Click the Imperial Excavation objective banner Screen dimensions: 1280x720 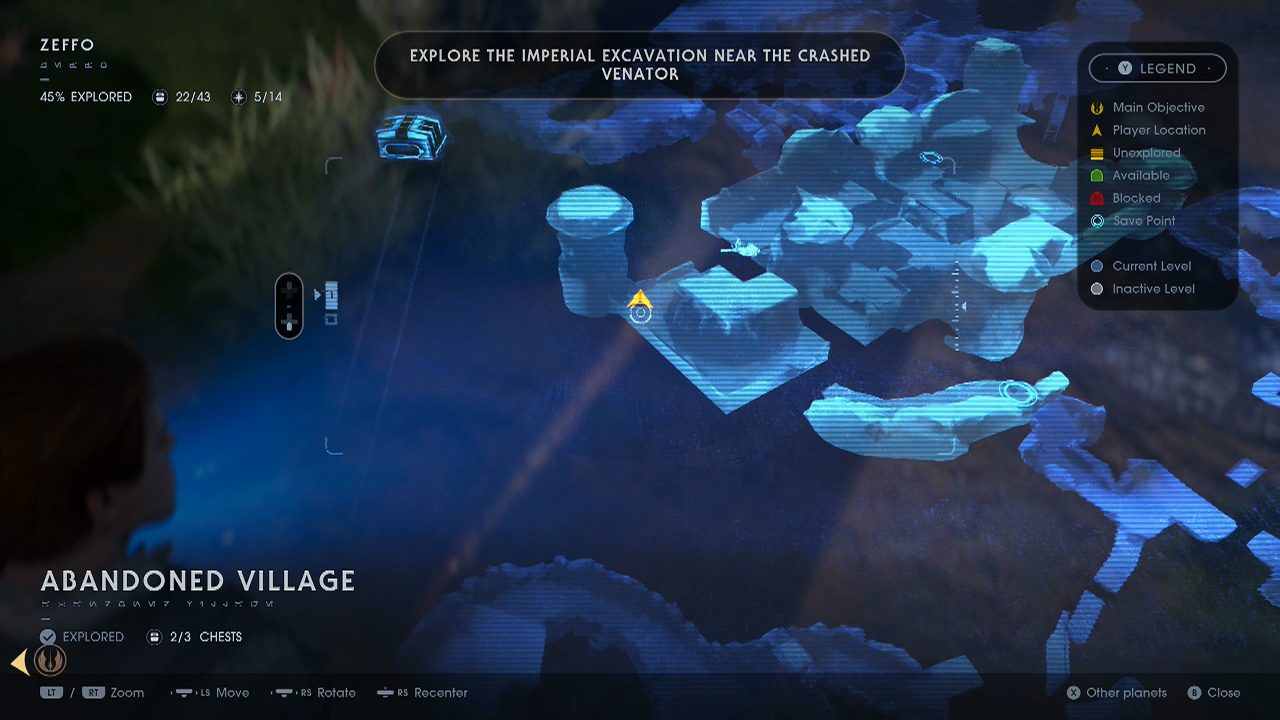640,65
